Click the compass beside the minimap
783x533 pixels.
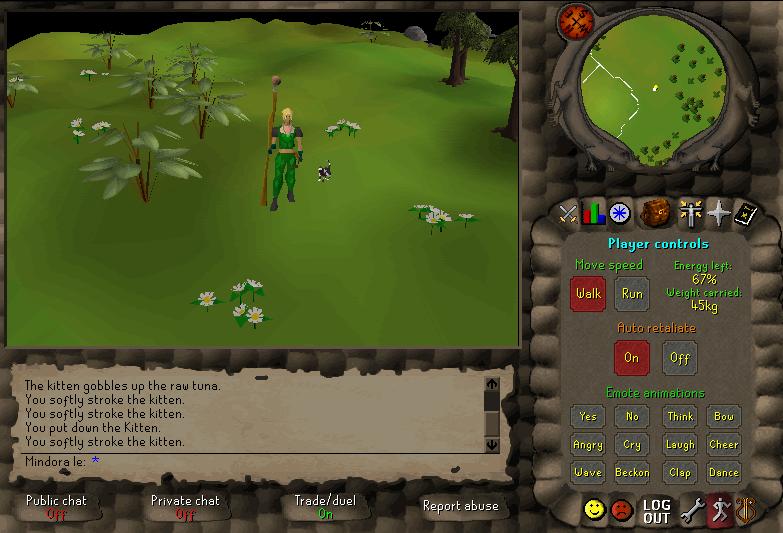[576, 20]
